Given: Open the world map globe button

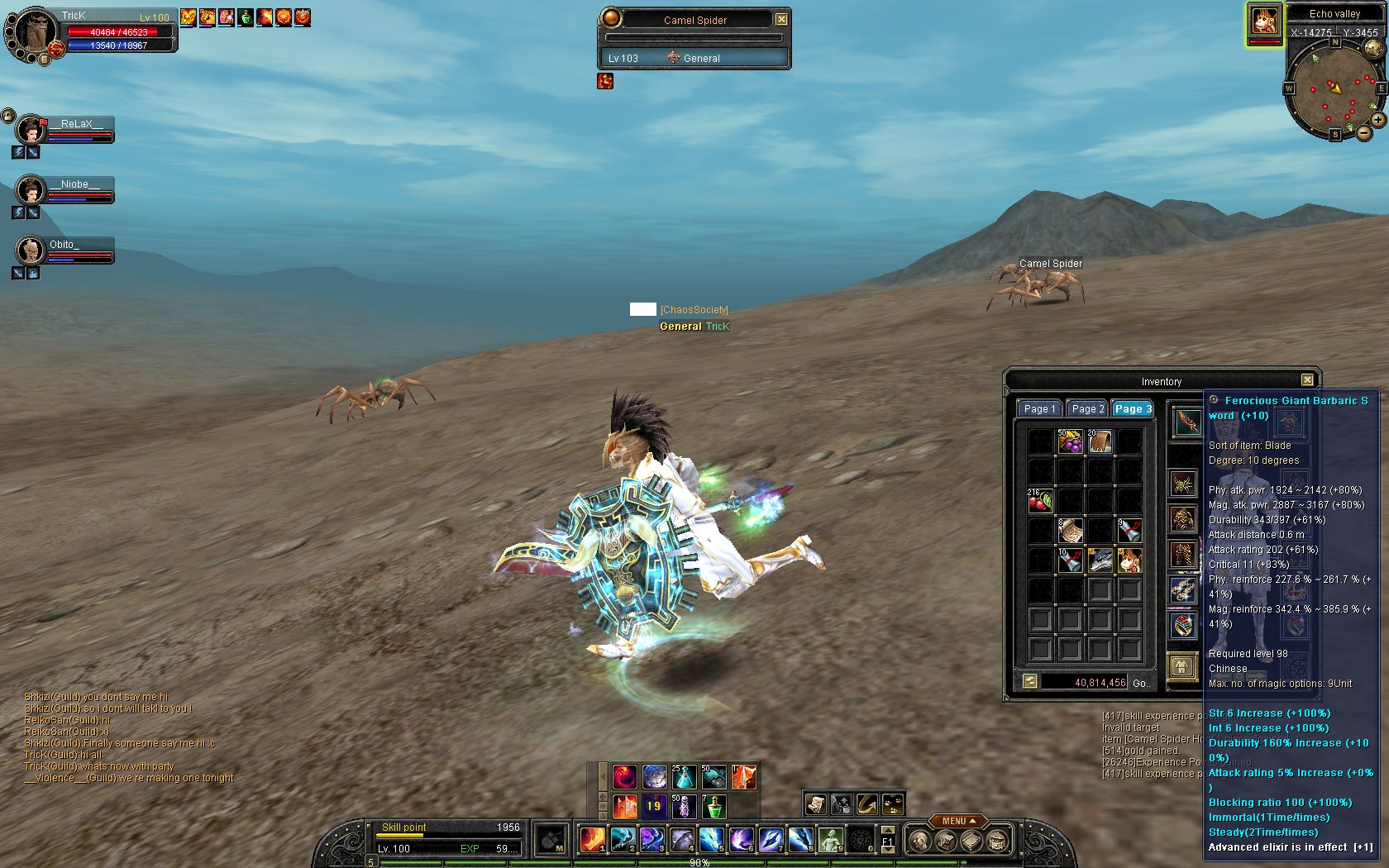Looking at the screenshot, I should click(x=1372, y=47).
